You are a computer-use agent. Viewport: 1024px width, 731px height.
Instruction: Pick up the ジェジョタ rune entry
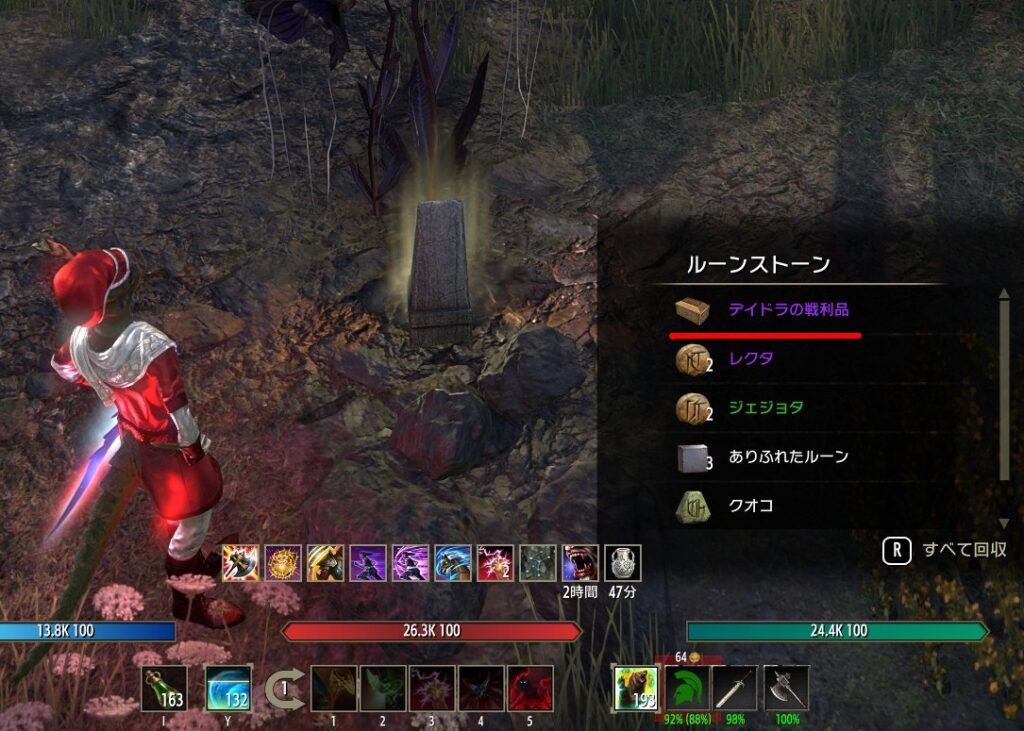[x=765, y=408]
